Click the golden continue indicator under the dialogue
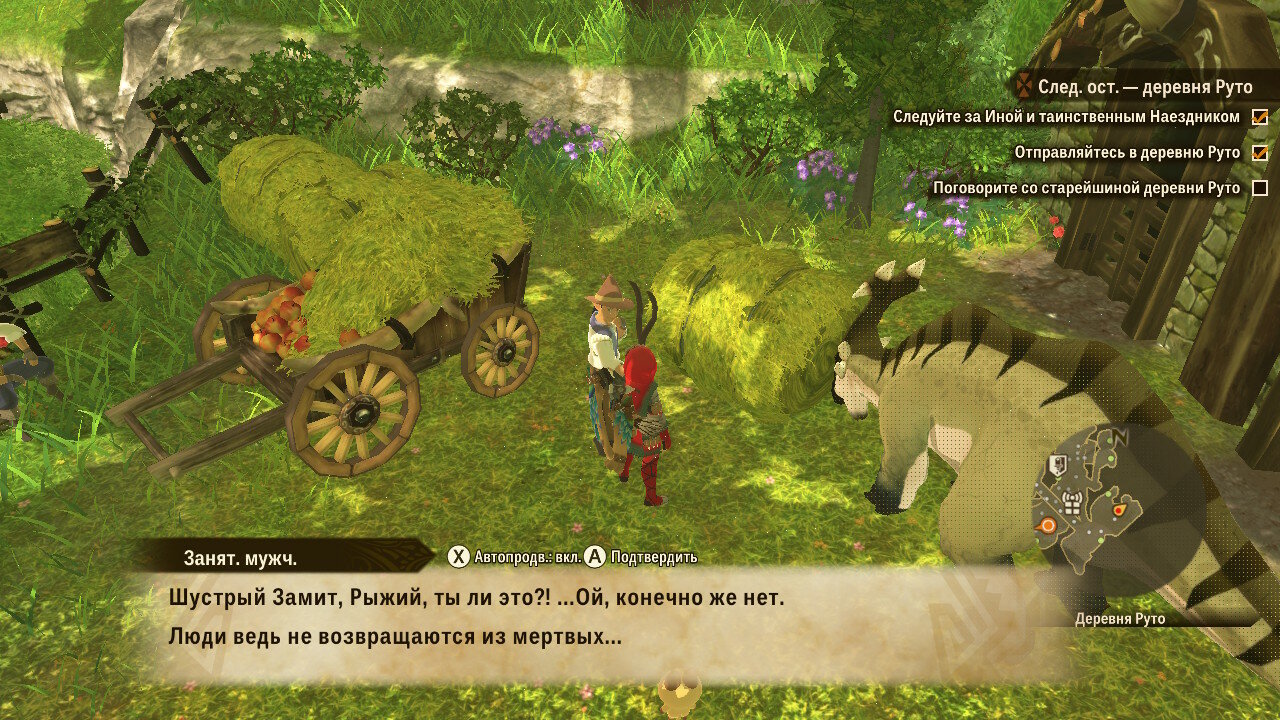 tap(680, 692)
